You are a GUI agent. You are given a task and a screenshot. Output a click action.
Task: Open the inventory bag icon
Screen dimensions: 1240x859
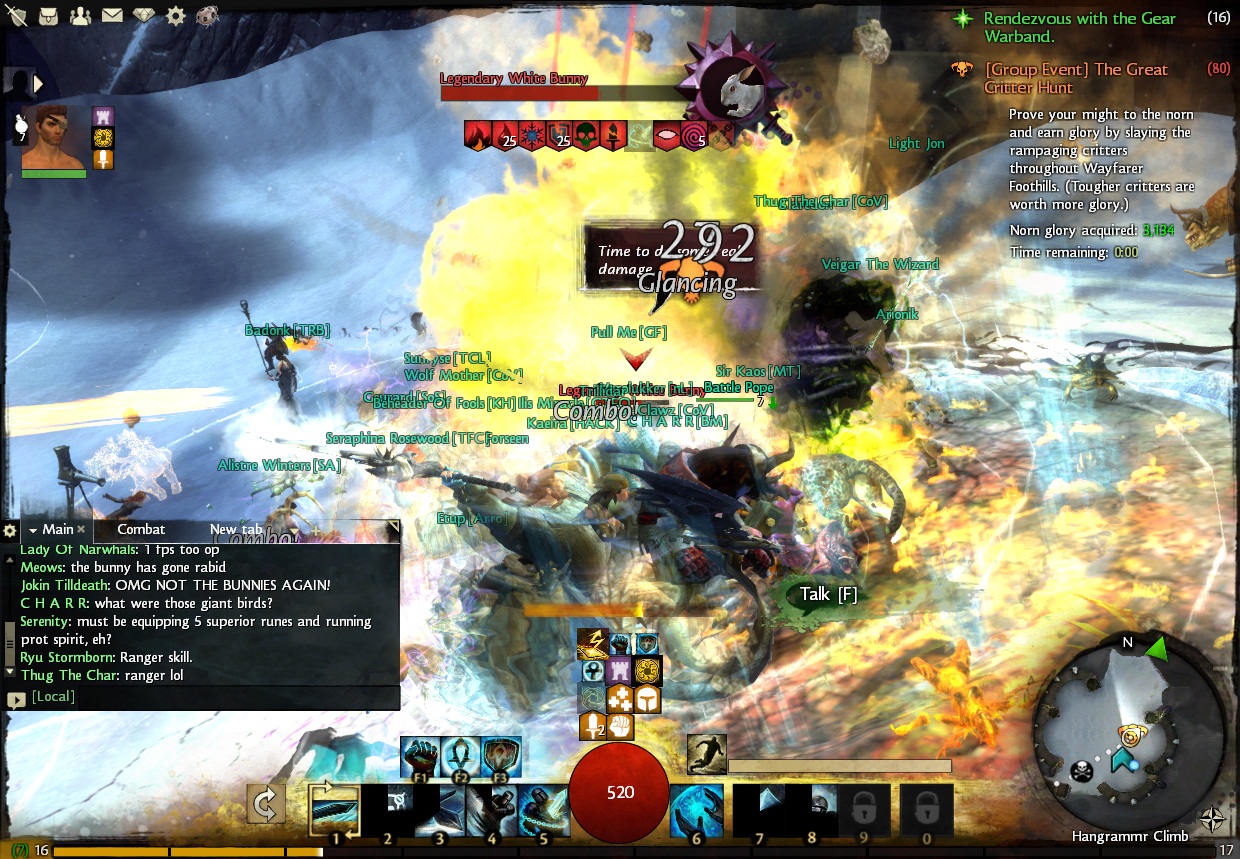pos(48,15)
